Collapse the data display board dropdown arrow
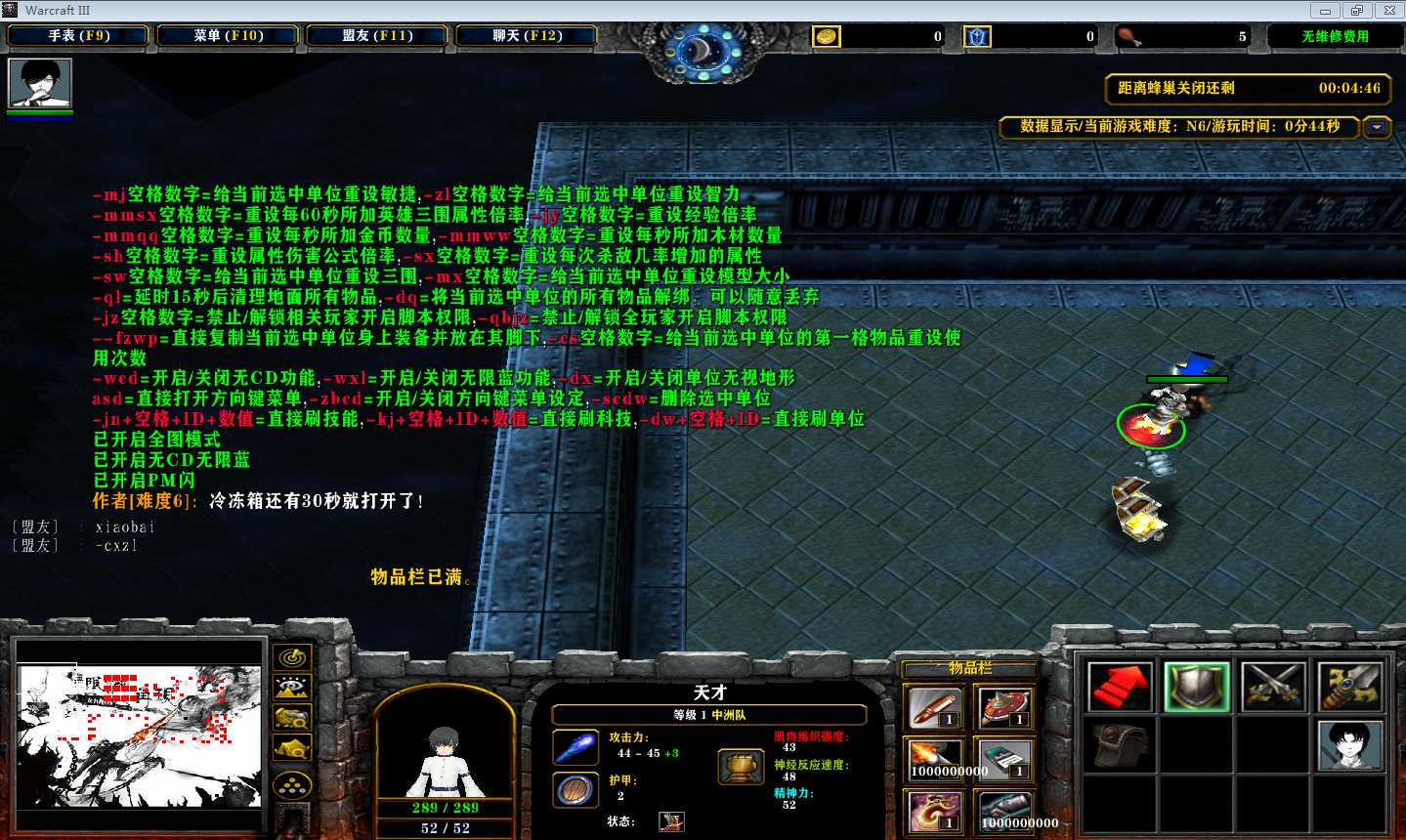Screen dimensions: 1406x840 coord(1377,127)
